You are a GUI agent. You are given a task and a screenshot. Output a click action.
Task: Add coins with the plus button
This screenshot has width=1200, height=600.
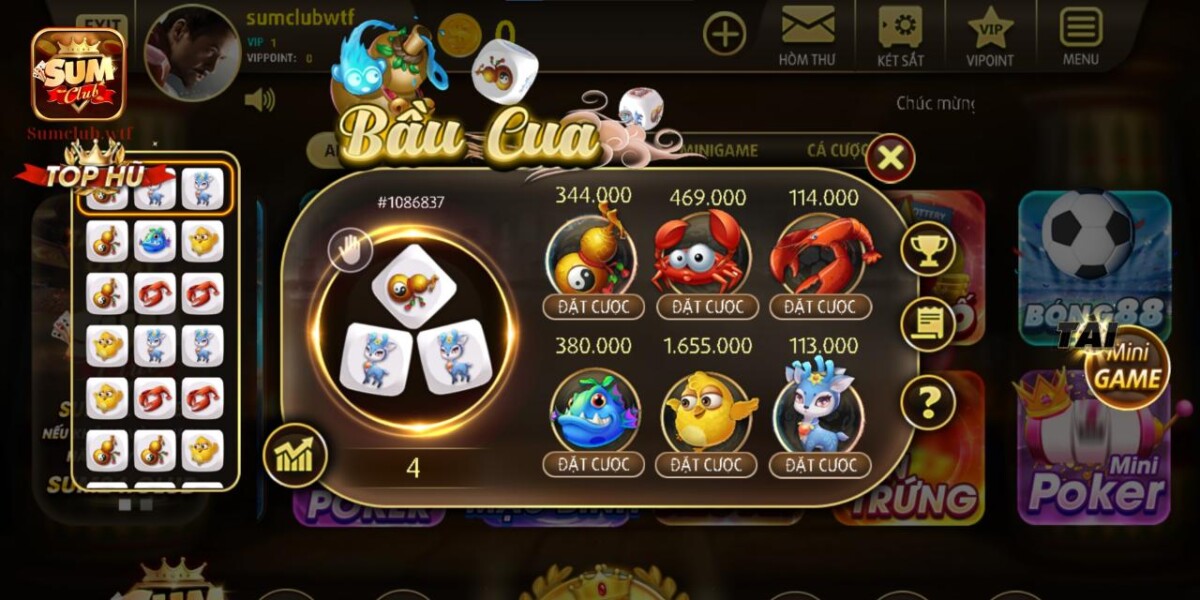point(724,34)
